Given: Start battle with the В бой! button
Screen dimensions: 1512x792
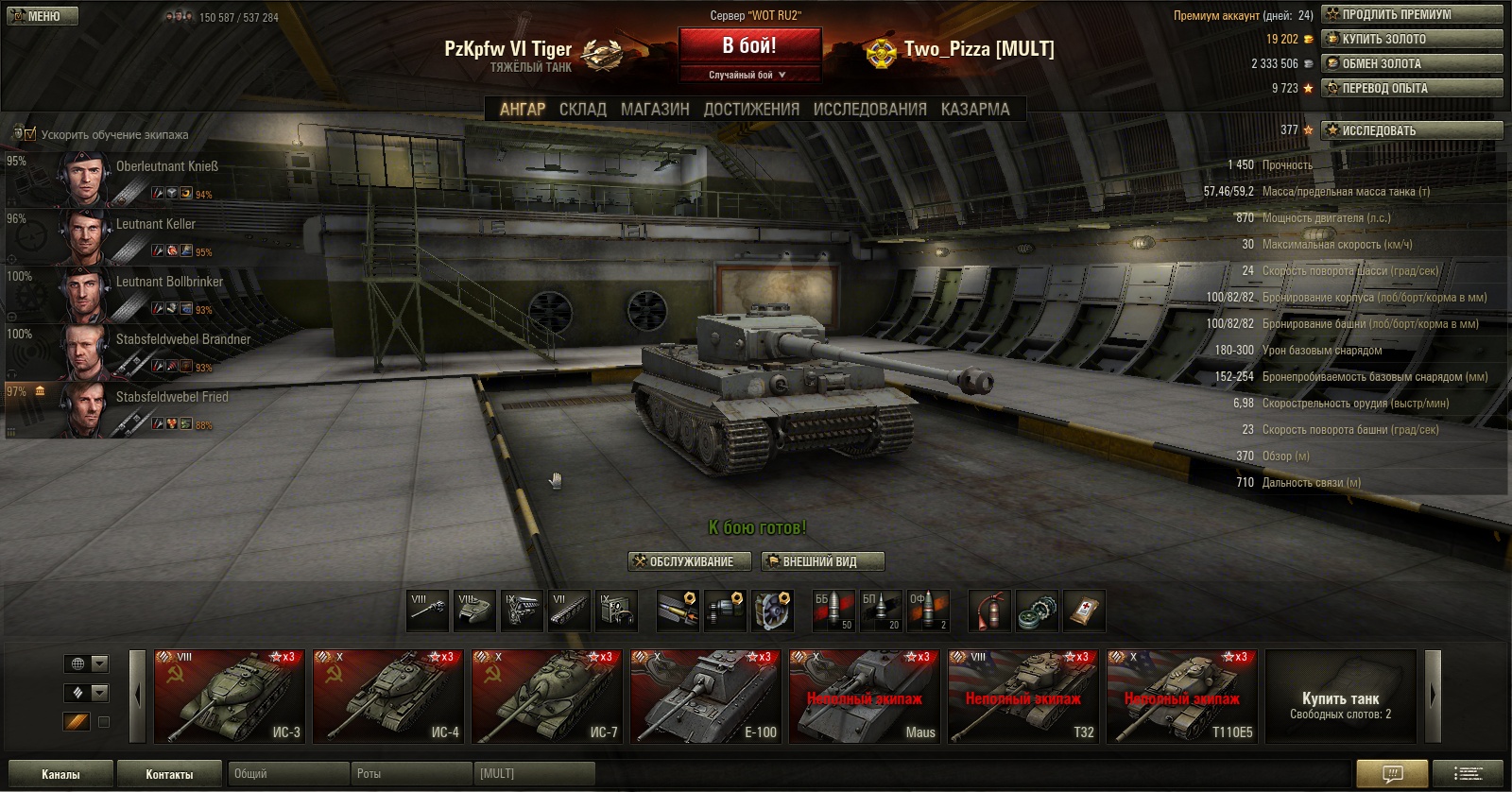Looking at the screenshot, I should [748, 46].
